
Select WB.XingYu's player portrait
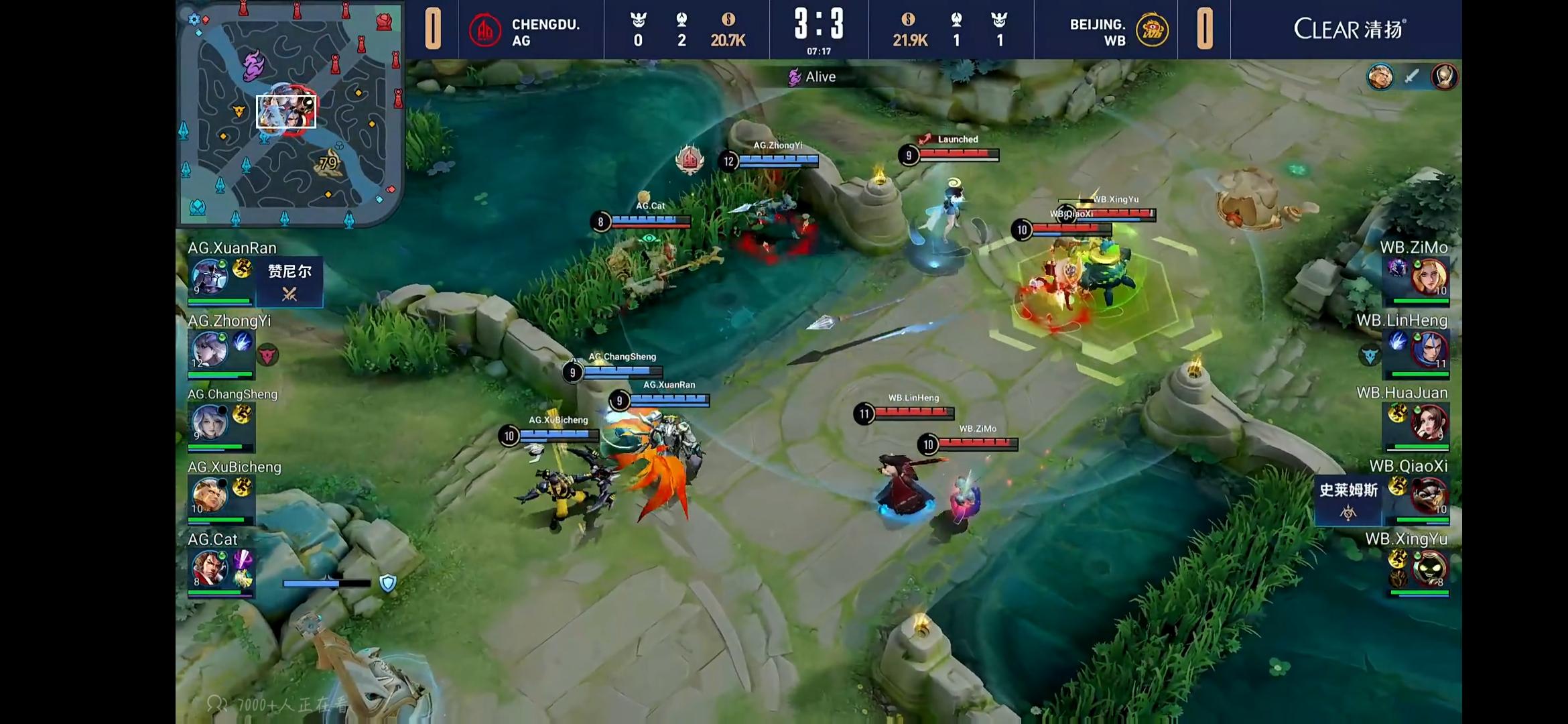click(1429, 568)
